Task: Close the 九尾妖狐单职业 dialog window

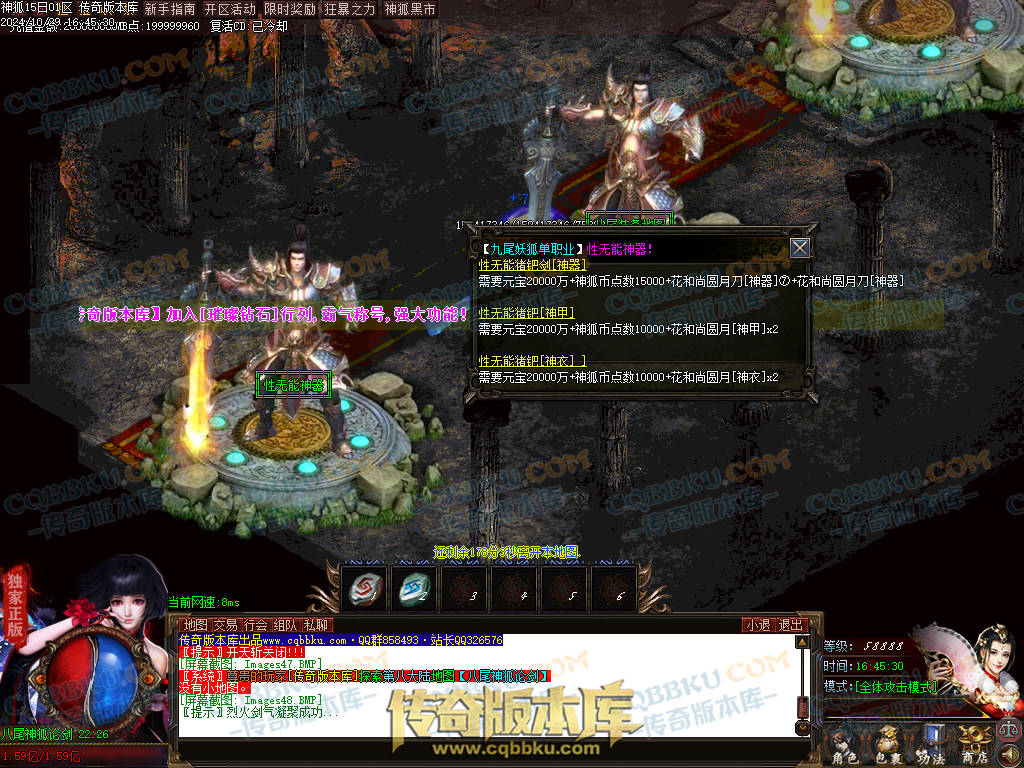Action: [x=800, y=248]
